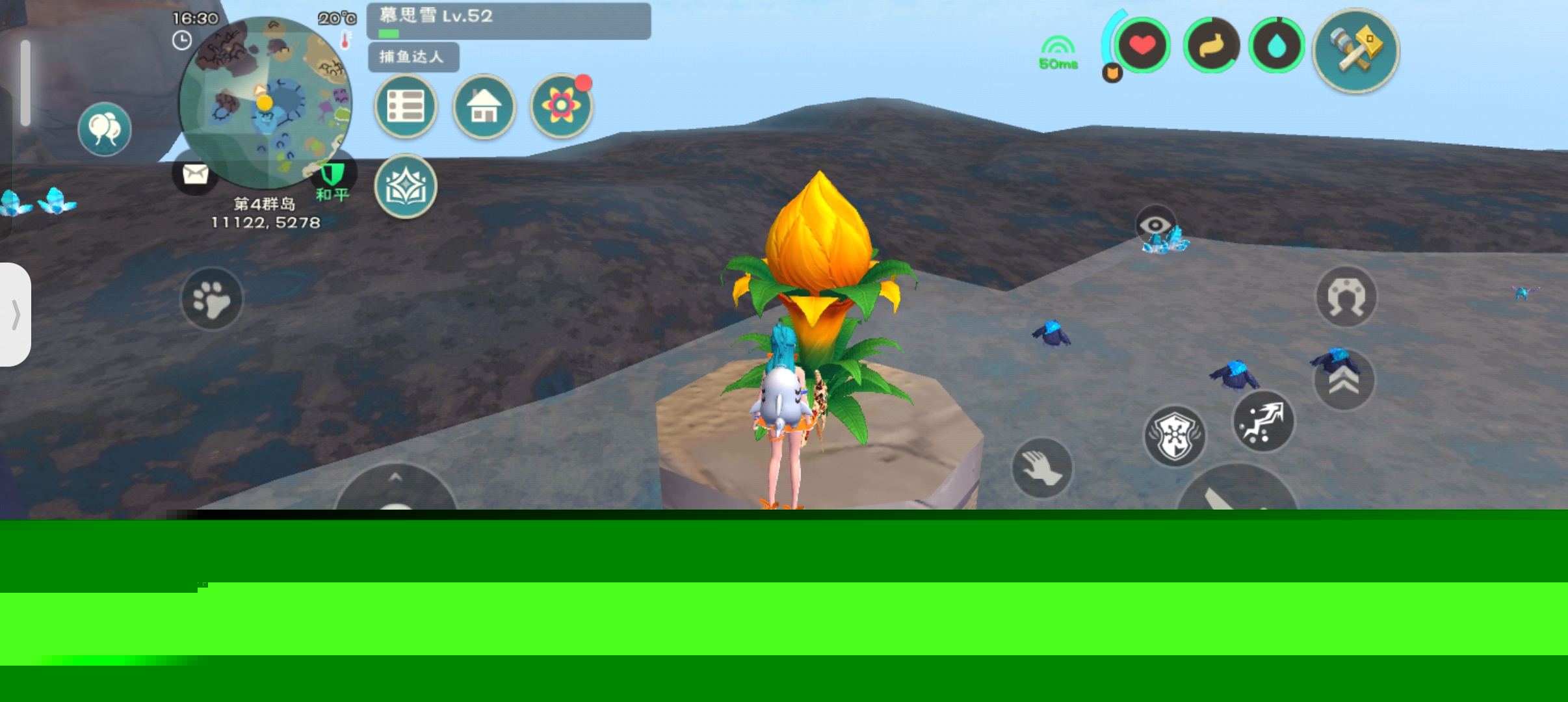Activate the shield defense skill
The image size is (1568, 702).
[1175, 436]
